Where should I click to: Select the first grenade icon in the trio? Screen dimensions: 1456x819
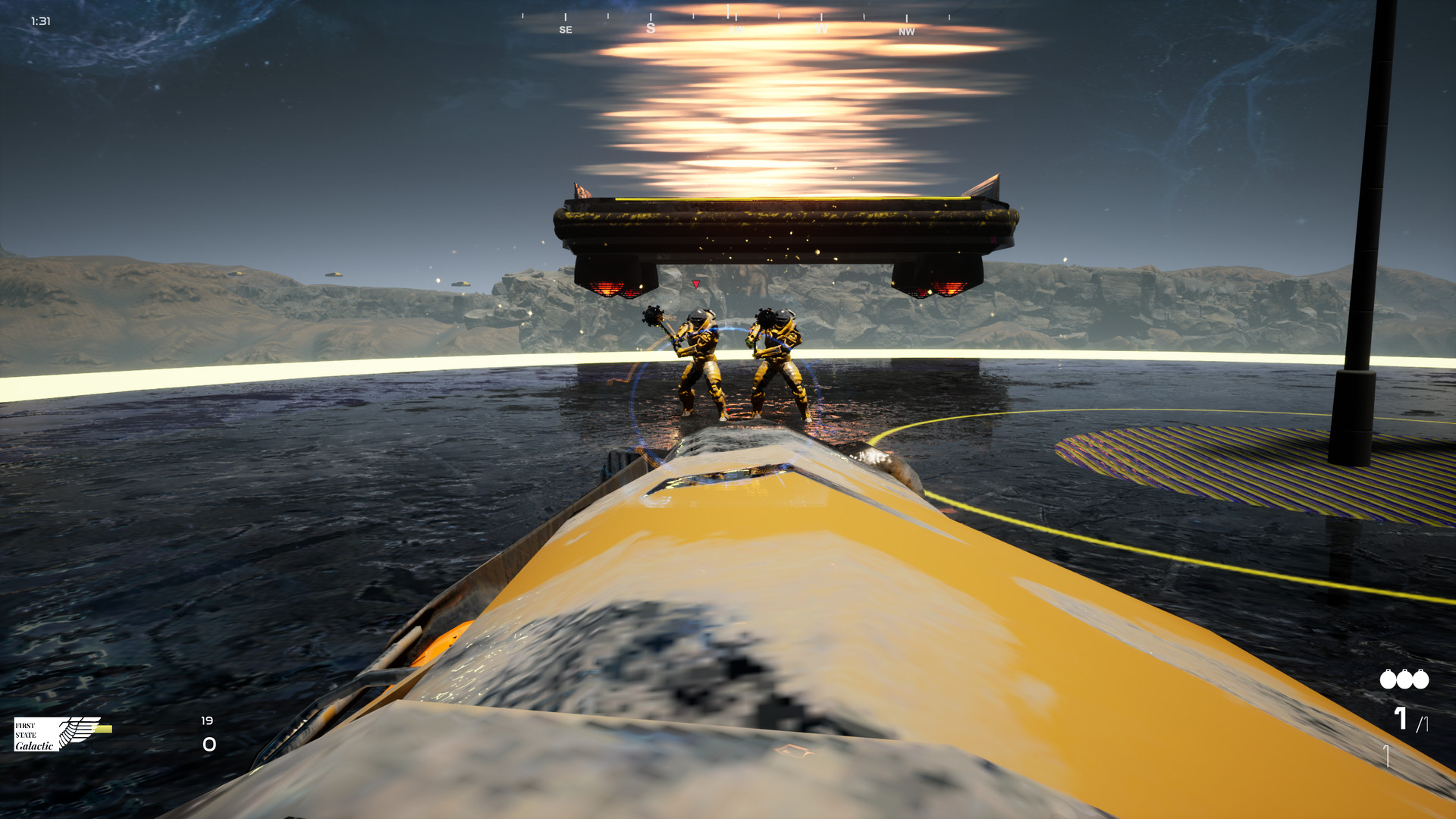tap(1388, 679)
